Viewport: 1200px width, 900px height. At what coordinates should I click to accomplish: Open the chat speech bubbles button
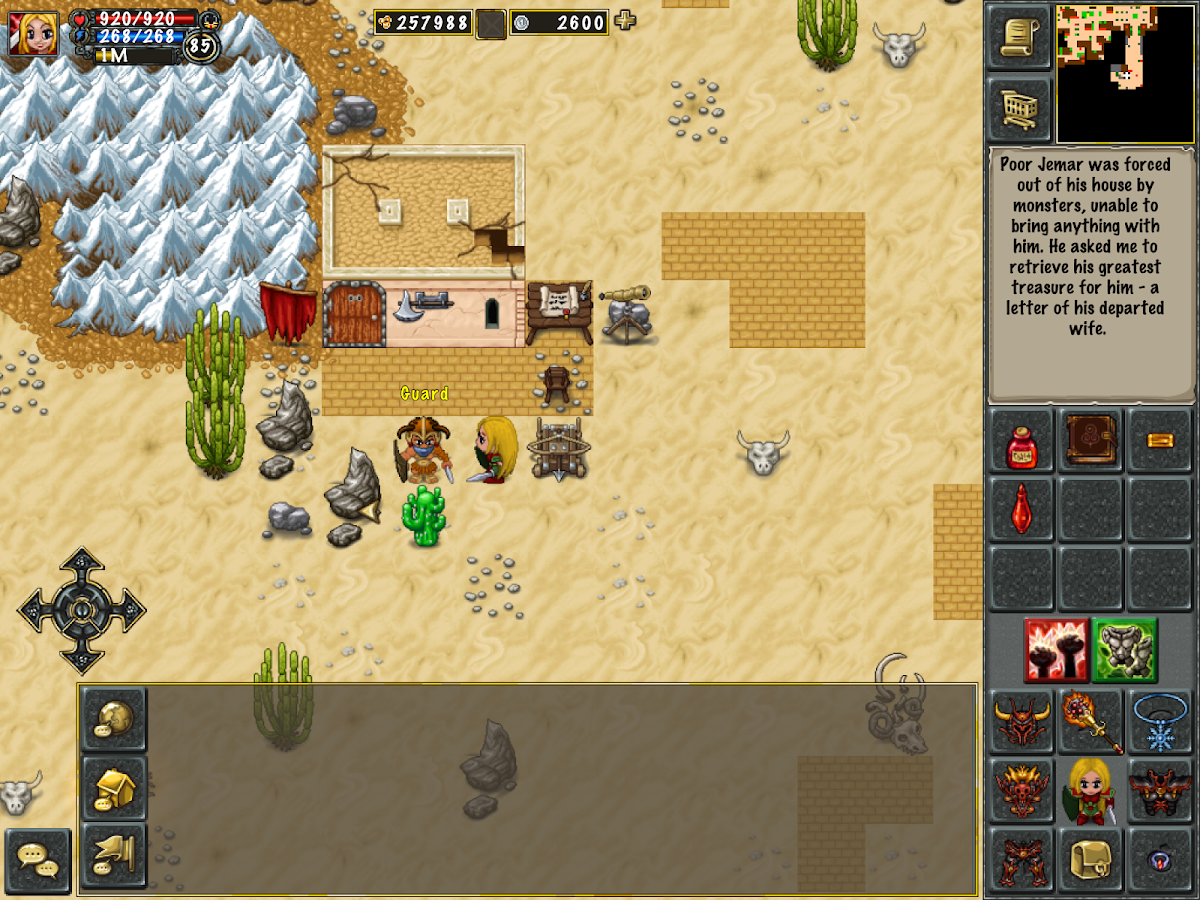(x=38, y=860)
